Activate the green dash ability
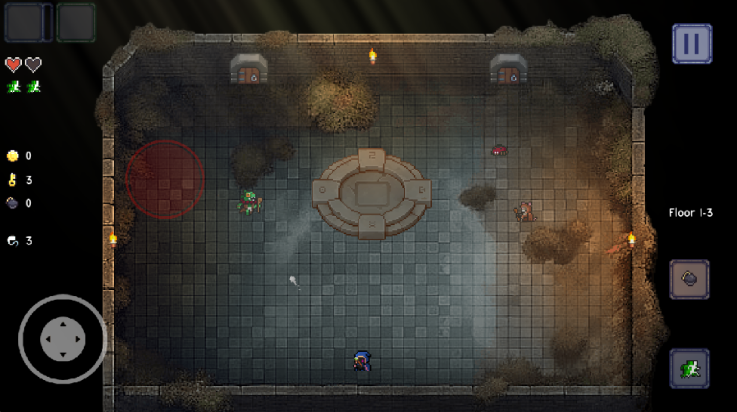737x412 pixels. (689, 368)
